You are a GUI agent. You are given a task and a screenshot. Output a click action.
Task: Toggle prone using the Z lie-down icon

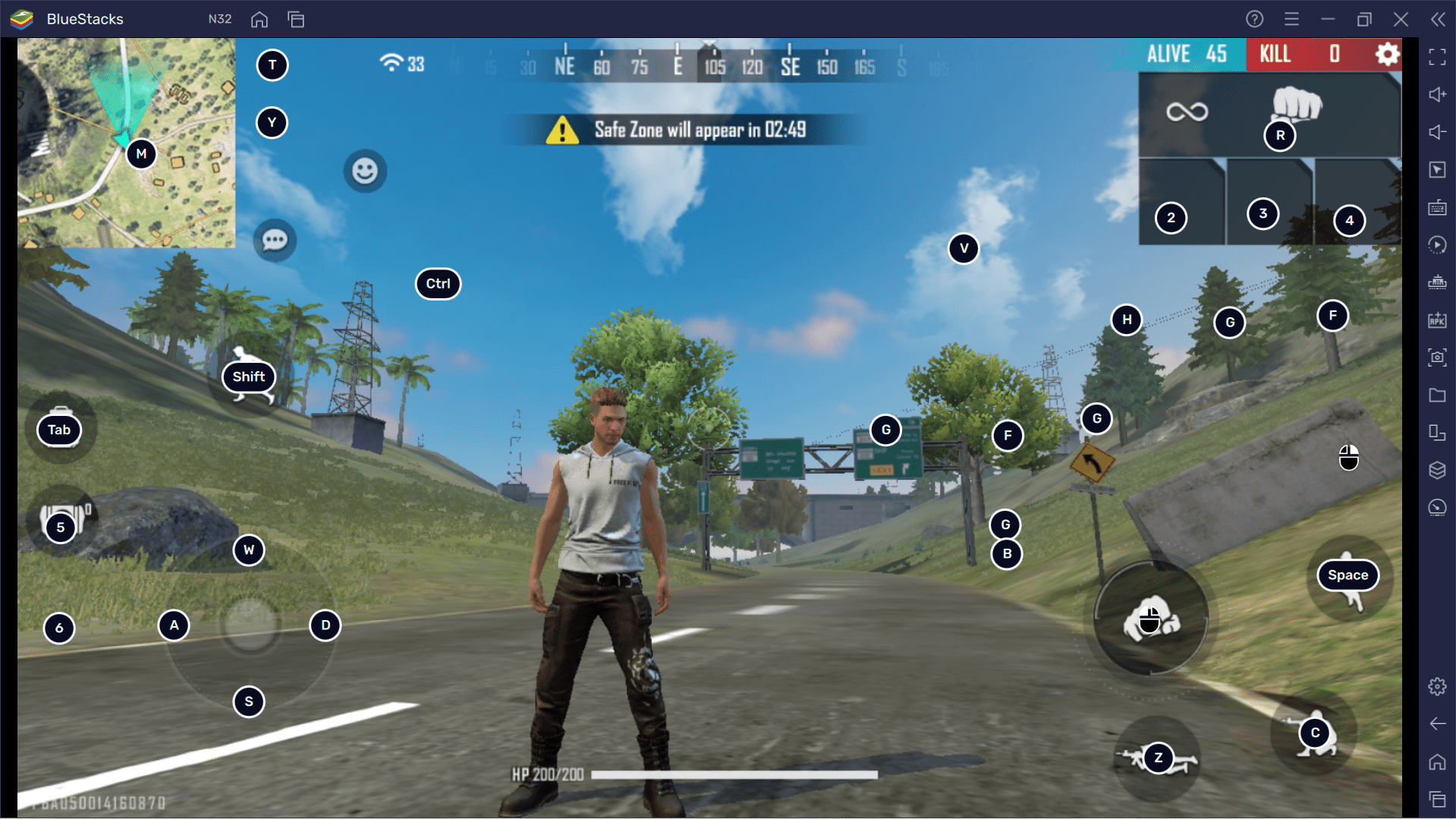pyautogui.click(x=1158, y=757)
